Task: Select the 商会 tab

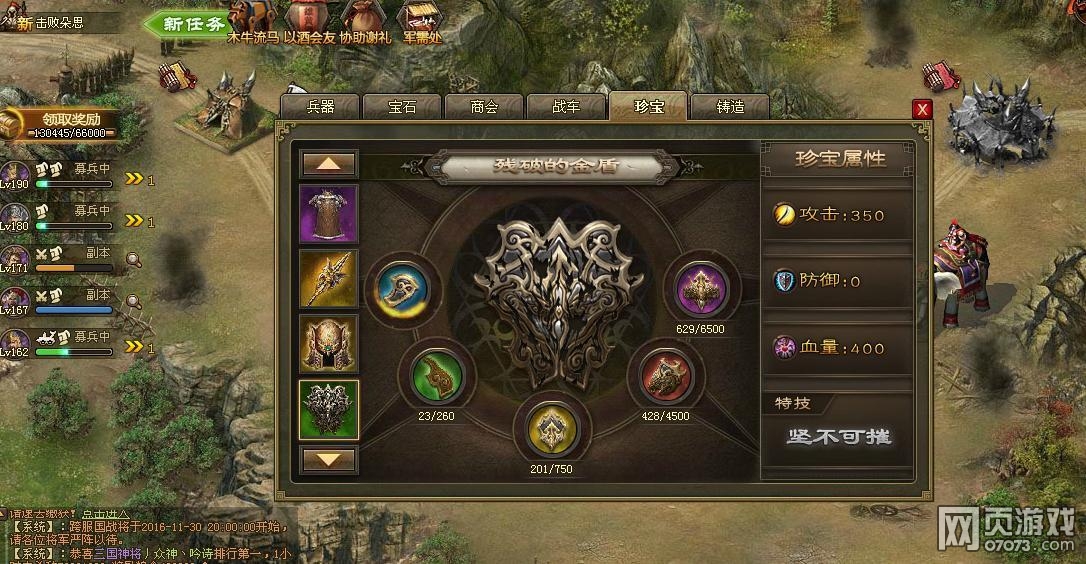Action: click(484, 107)
